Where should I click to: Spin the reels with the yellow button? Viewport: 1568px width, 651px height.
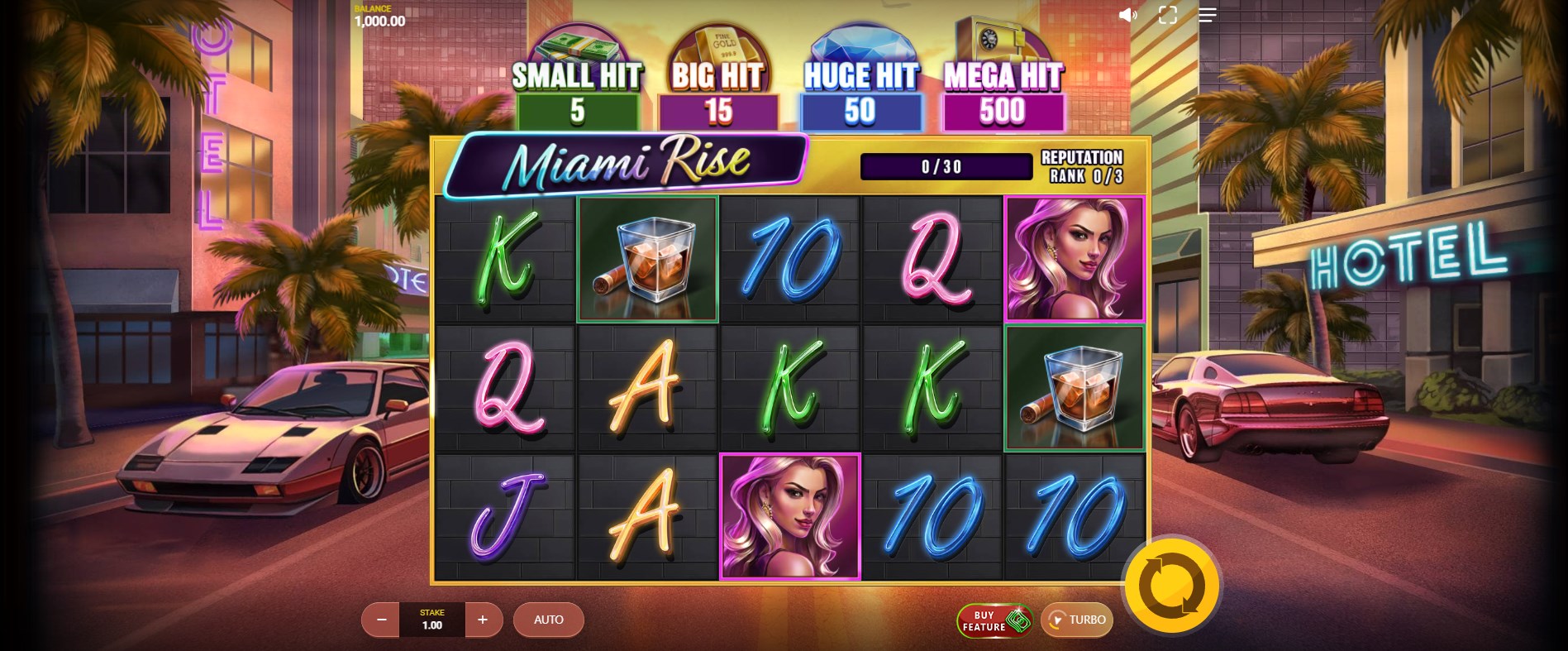1171,586
